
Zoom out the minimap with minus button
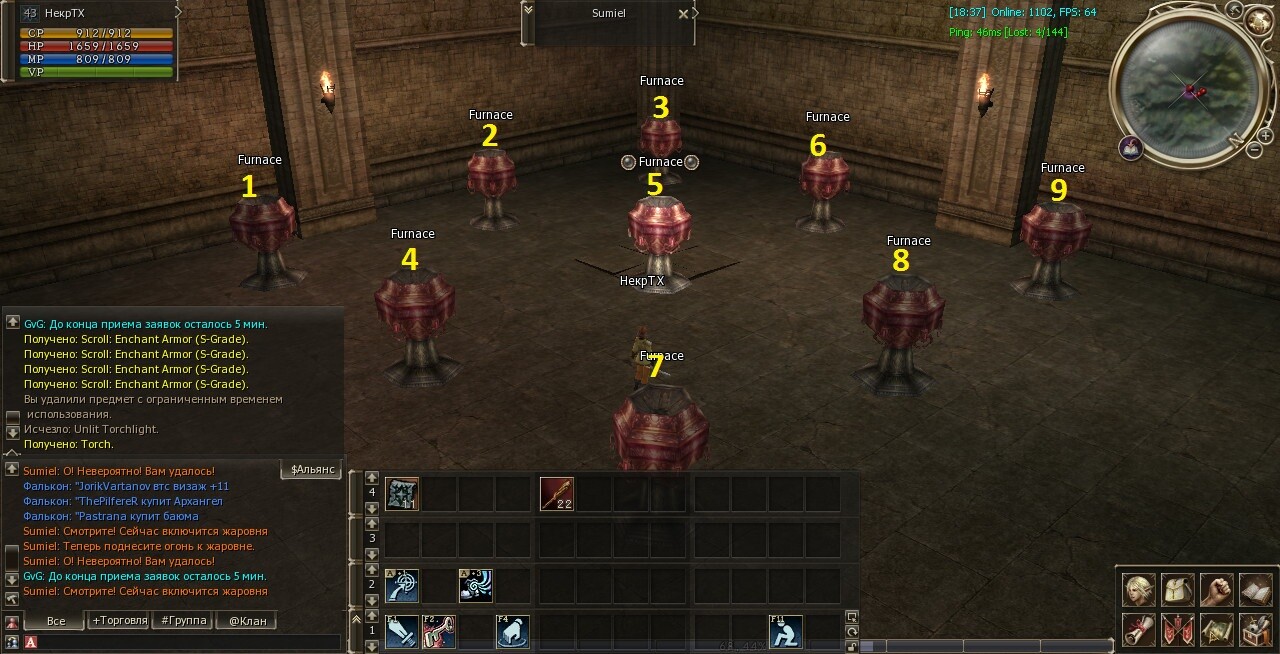click(x=1254, y=149)
